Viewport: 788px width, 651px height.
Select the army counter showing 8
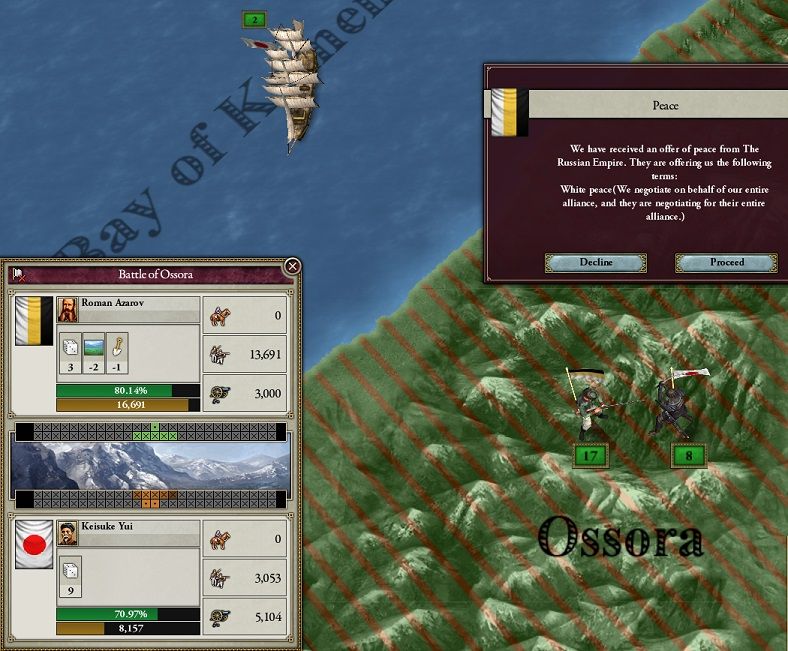click(x=689, y=456)
